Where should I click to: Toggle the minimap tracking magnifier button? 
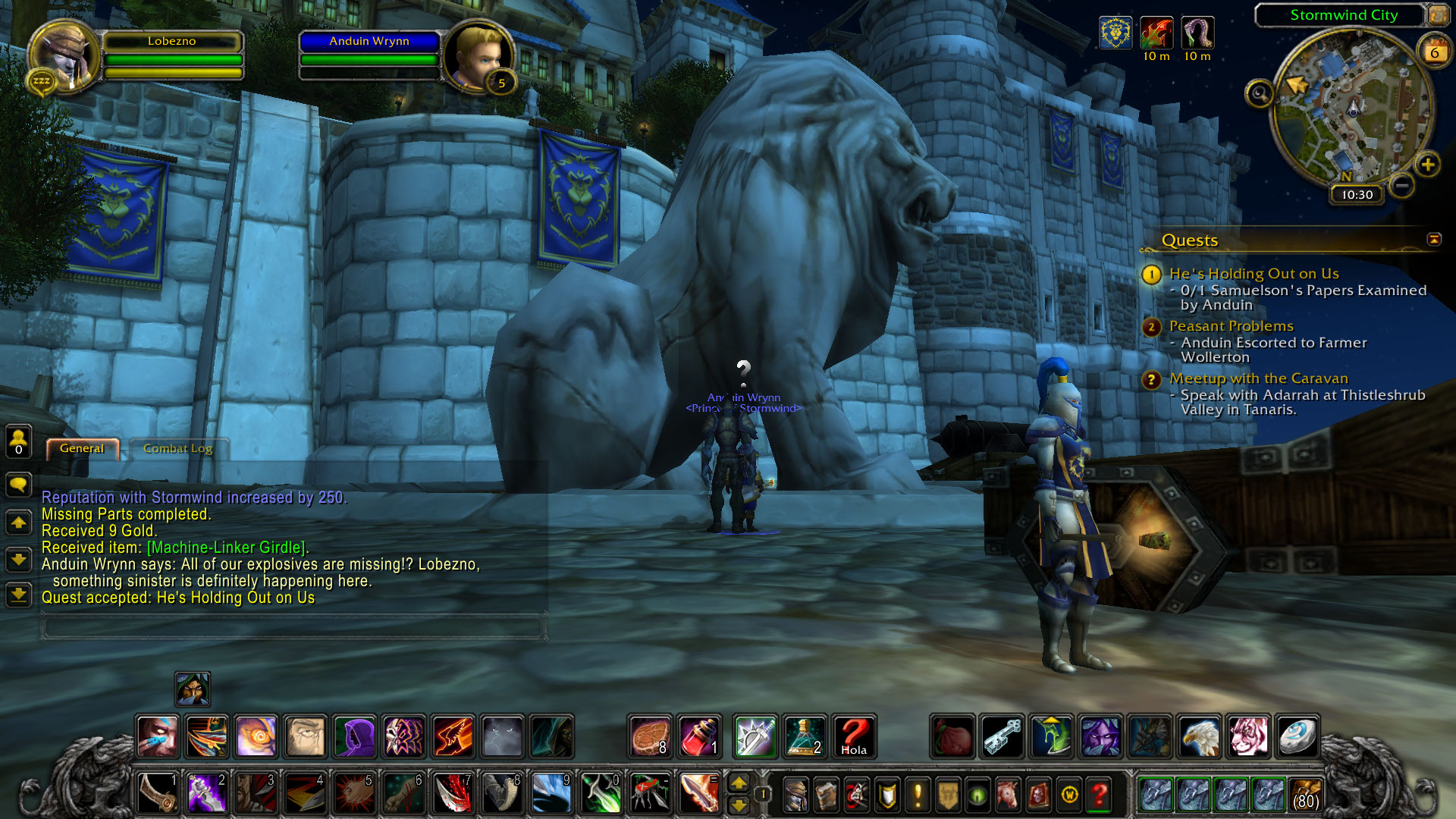[1260, 94]
